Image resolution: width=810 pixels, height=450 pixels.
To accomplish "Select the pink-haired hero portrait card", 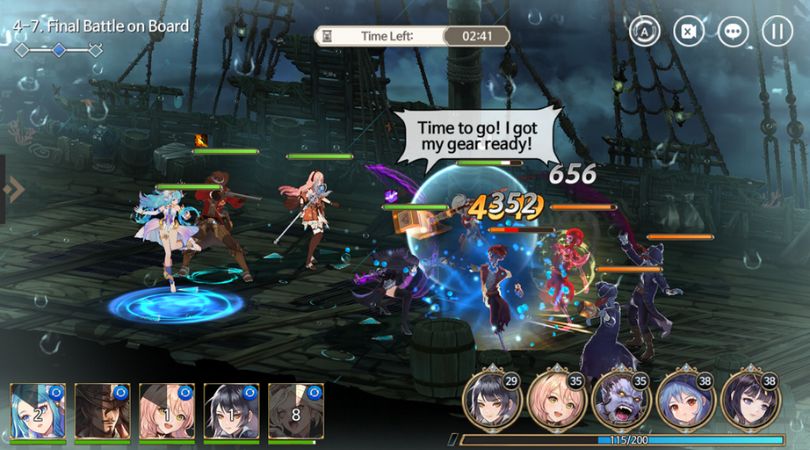I will pyautogui.click(x=167, y=411).
